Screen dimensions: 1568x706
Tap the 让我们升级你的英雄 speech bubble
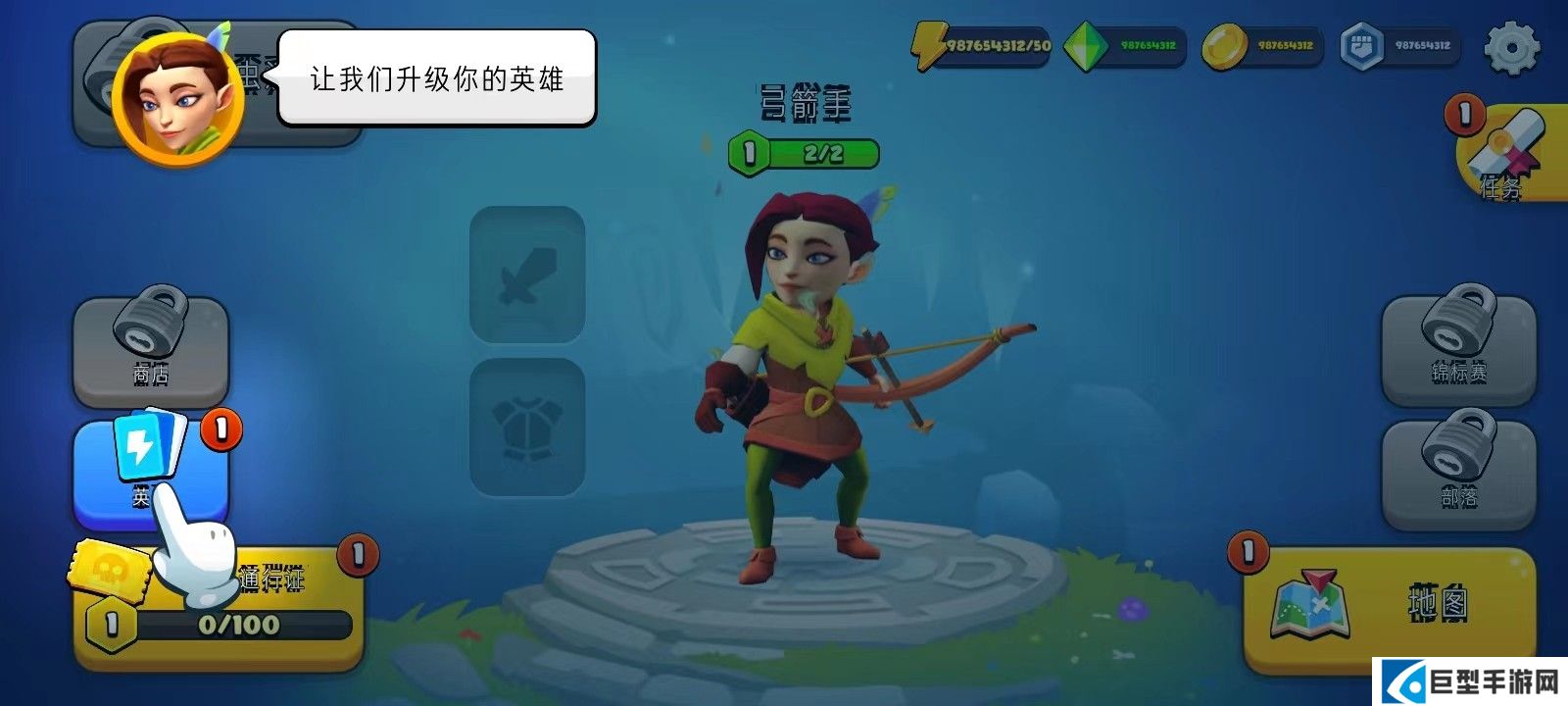[x=437, y=78]
